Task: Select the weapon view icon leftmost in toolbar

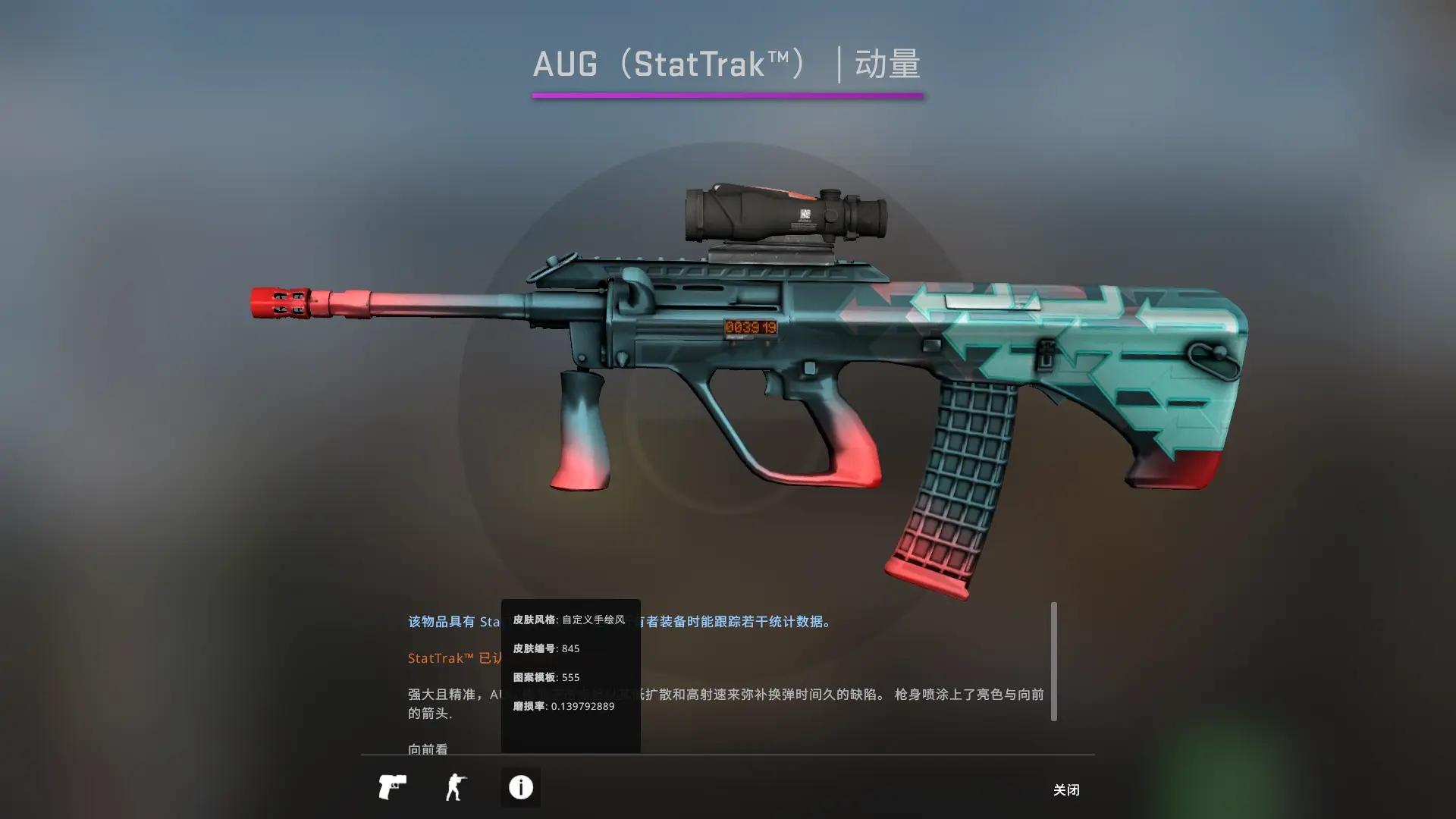Action: tap(391, 787)
